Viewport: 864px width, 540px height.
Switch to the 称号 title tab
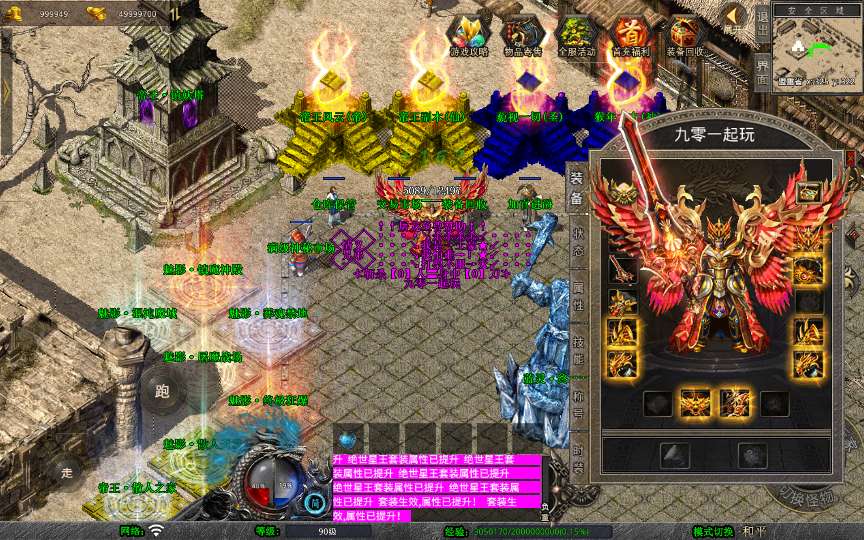pos(578,403)
